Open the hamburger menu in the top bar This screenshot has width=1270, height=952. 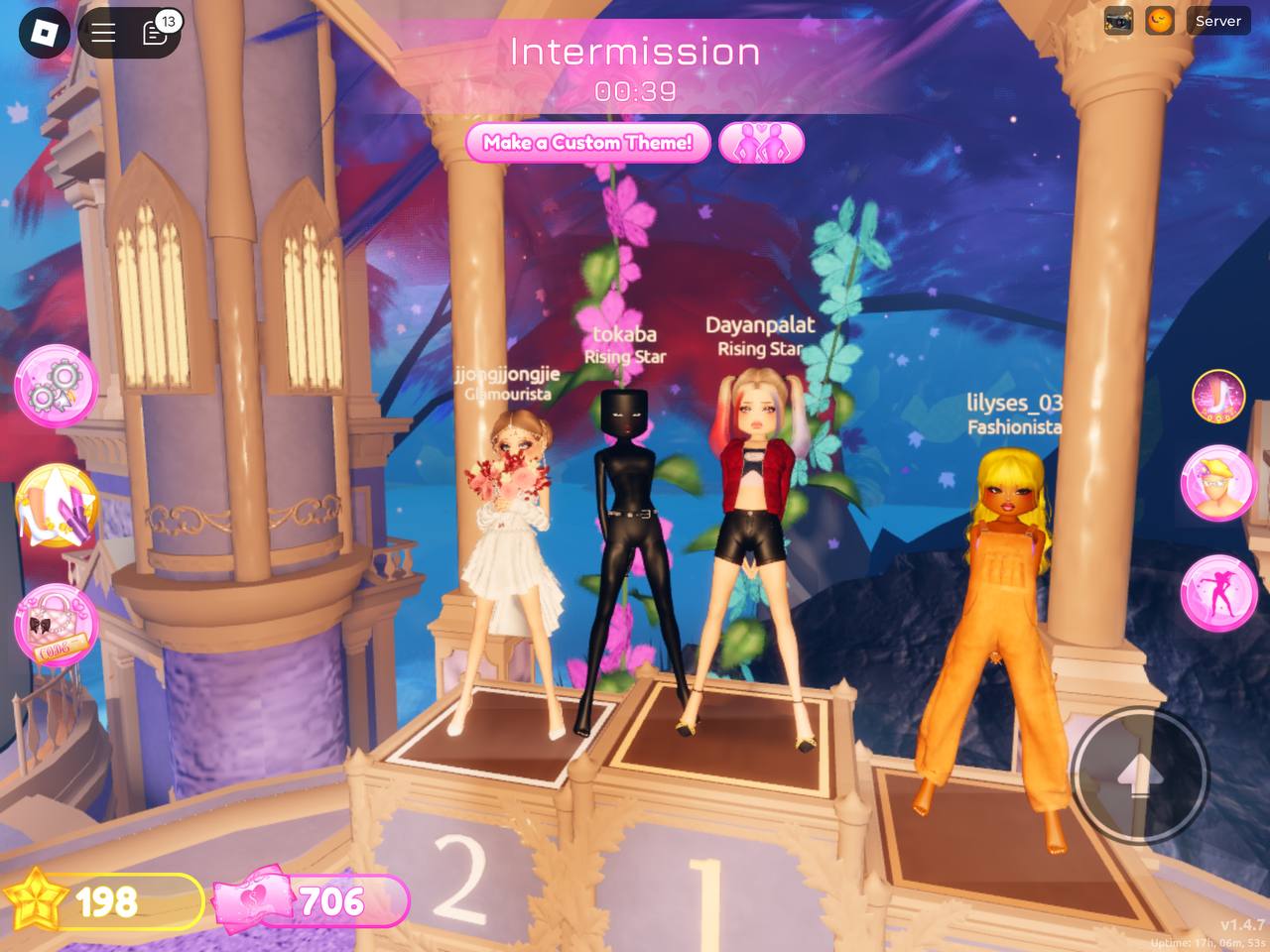(x=104, y=33)
